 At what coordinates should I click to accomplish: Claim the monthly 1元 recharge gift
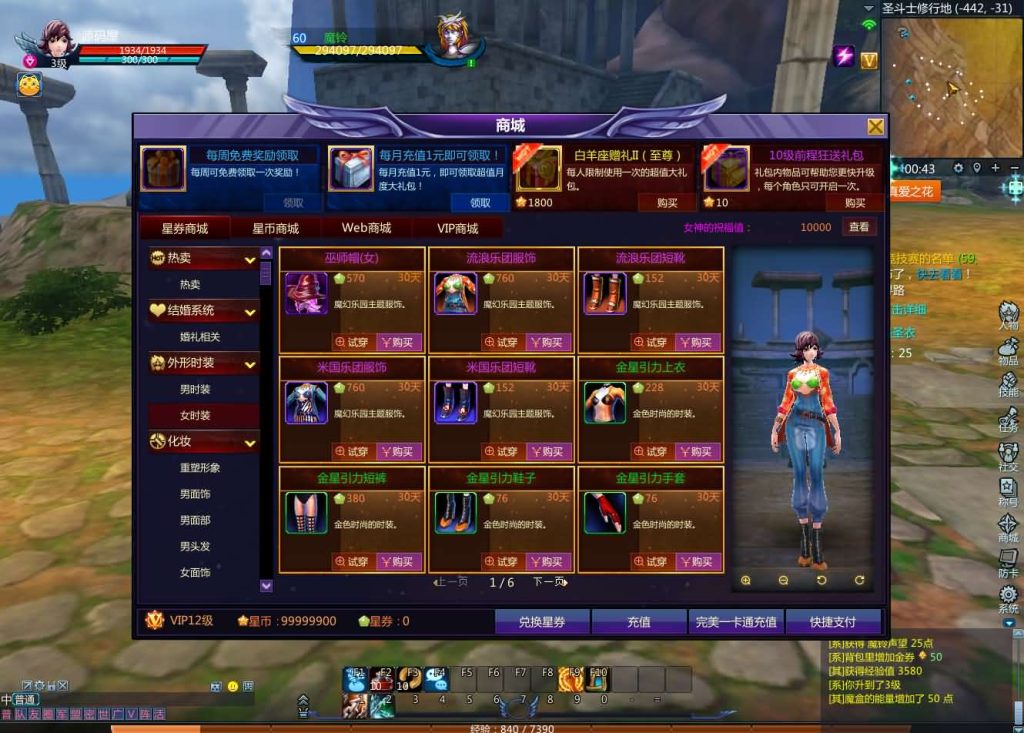point(480,203)
